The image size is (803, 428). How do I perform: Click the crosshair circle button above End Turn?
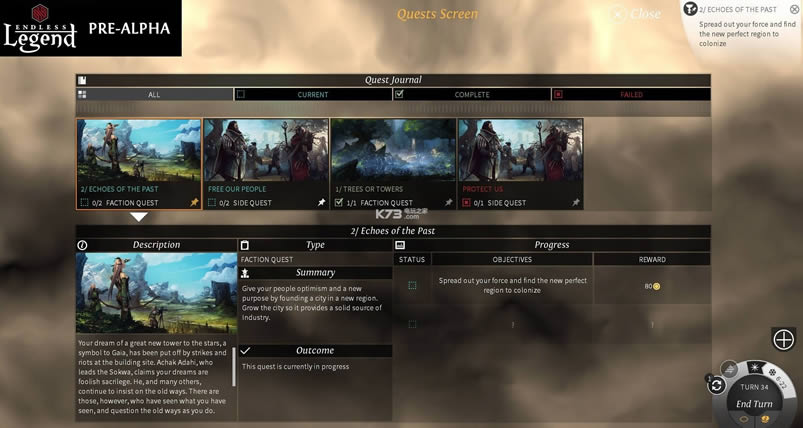(x=783, y=340)
